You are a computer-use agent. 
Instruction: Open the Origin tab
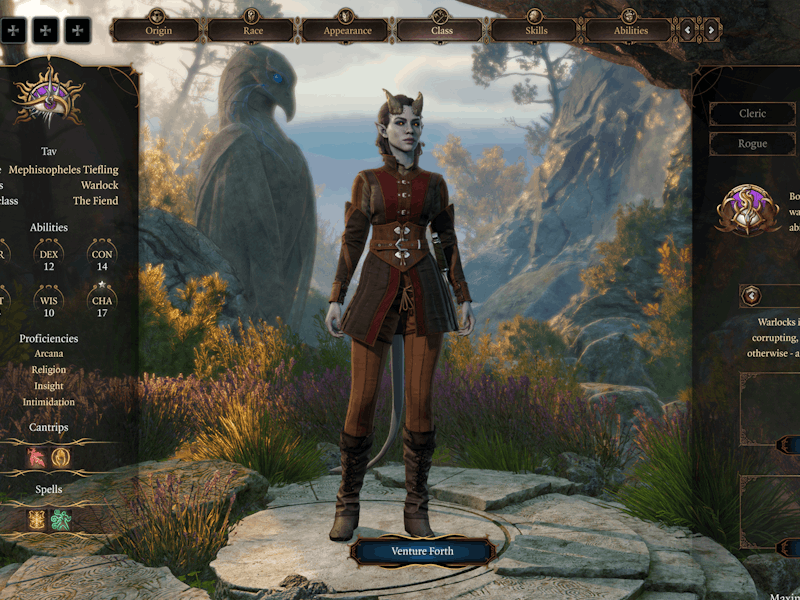point(159,29)
